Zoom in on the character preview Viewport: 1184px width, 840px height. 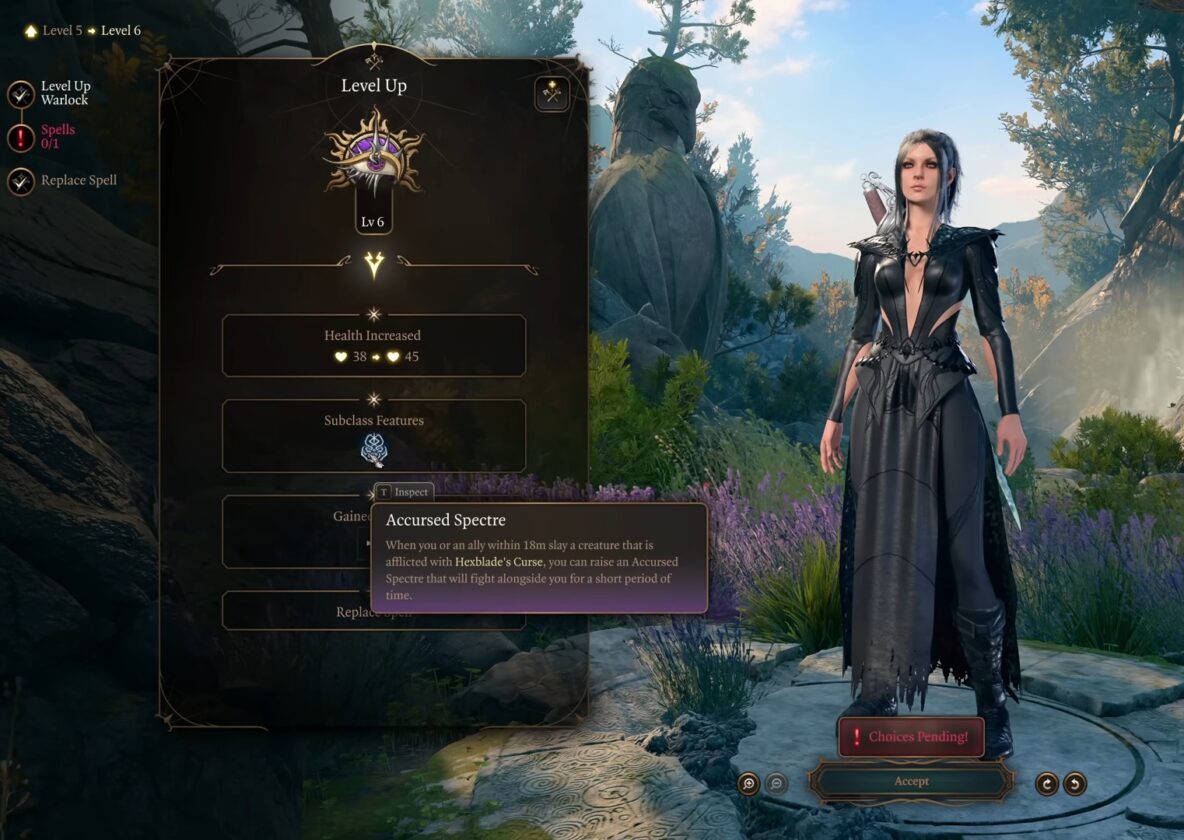tap(748, 784)
